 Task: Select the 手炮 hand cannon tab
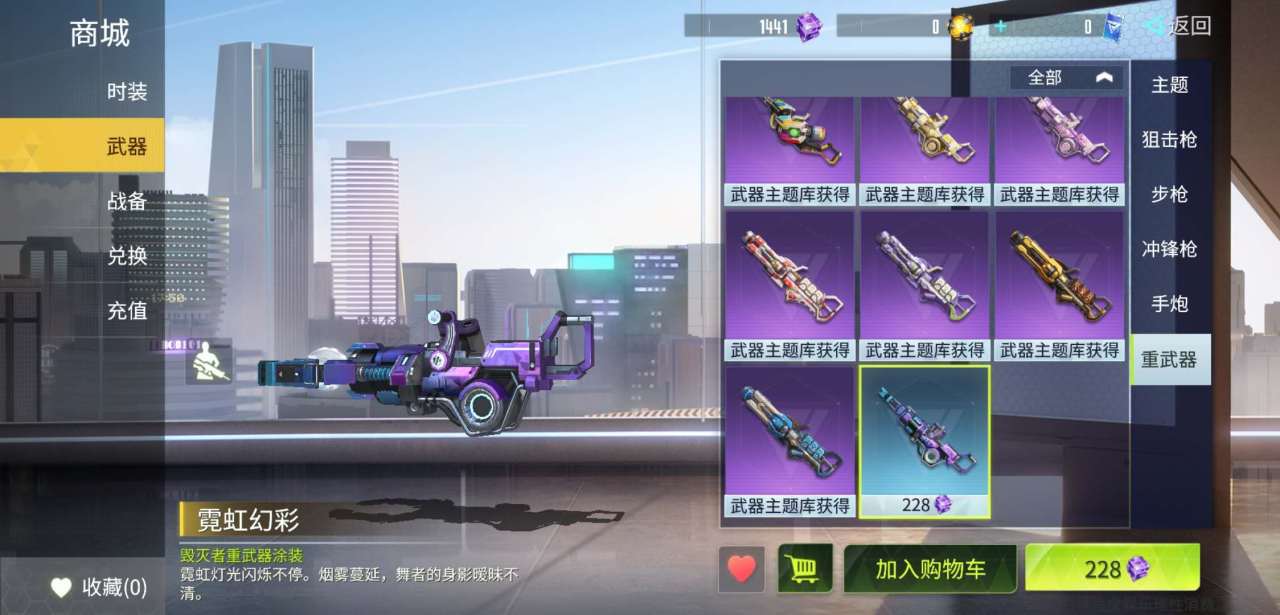(x=1169, y=304)
